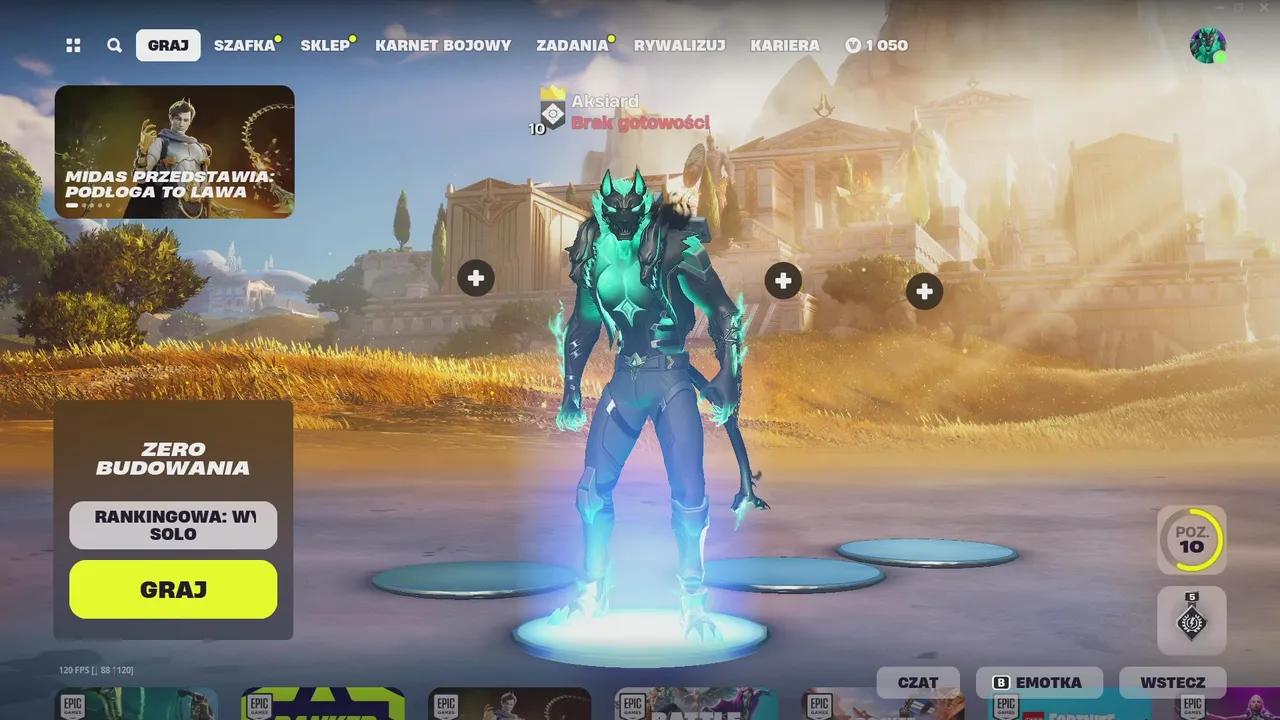This screenshot has width=1280, height=720.
Task: Open the CZAT chat window
Action: pos(917,682)
